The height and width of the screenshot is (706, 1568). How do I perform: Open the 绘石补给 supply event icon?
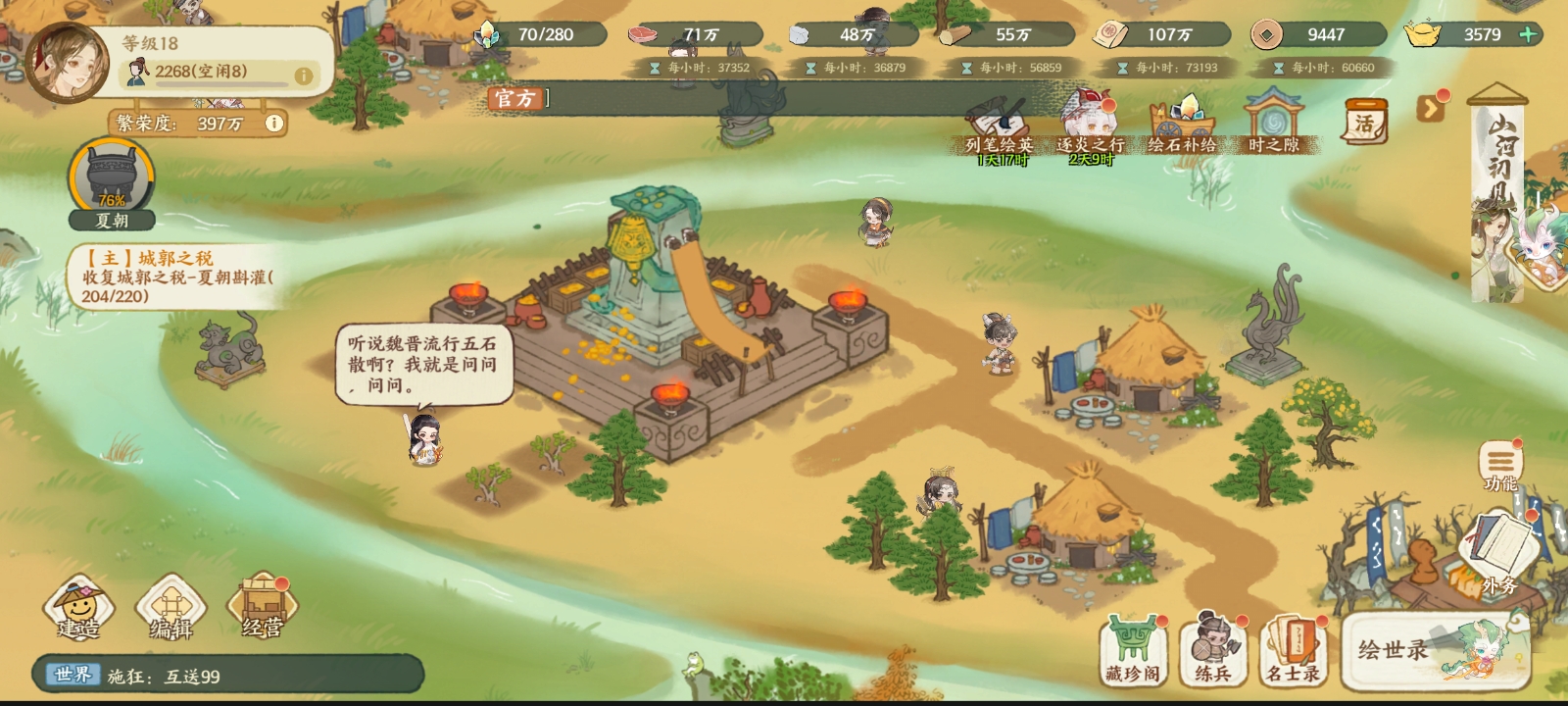pyautogui.click(x=1183, y=118)
